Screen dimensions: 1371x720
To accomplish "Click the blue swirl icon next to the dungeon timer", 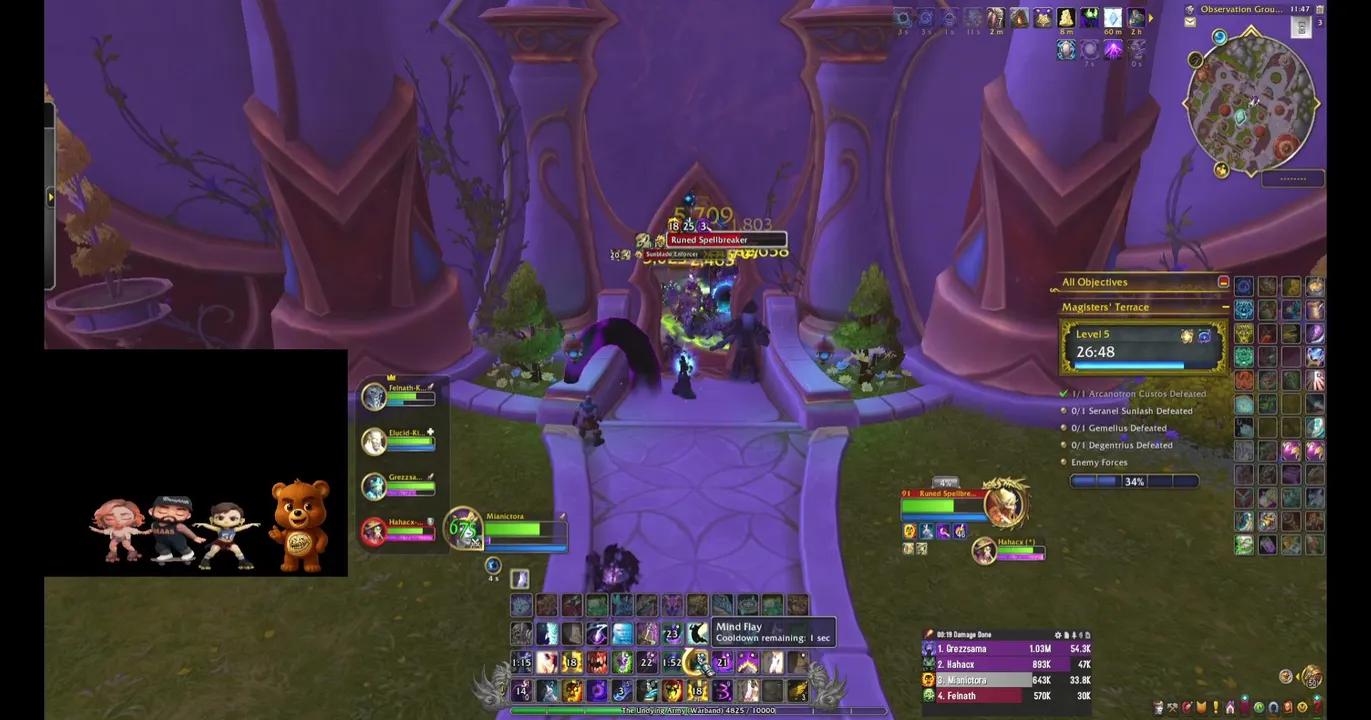I will [x=1203, y=337].
